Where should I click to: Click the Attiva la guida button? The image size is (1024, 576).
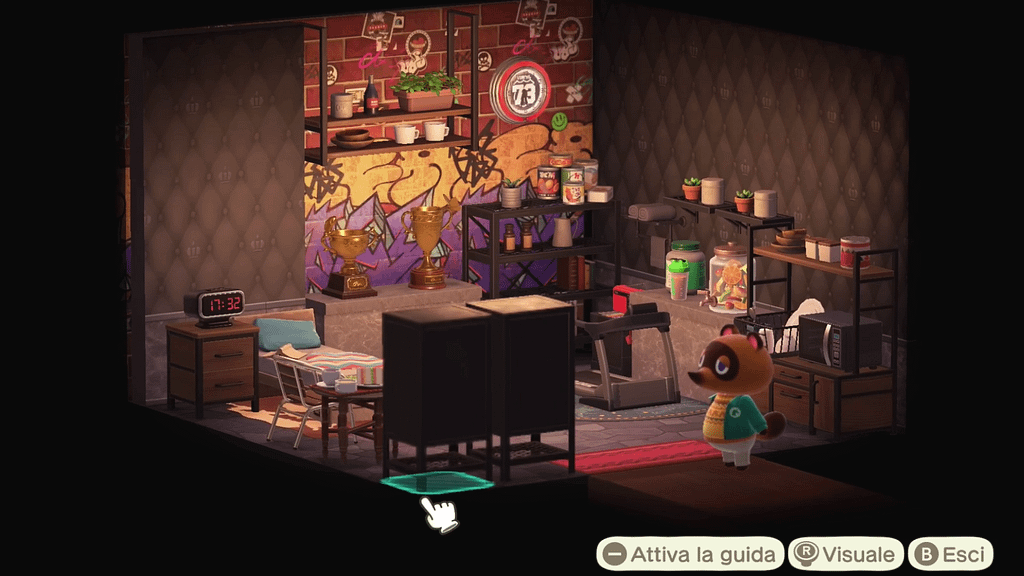pyautogui.click(x=690, y=554)
